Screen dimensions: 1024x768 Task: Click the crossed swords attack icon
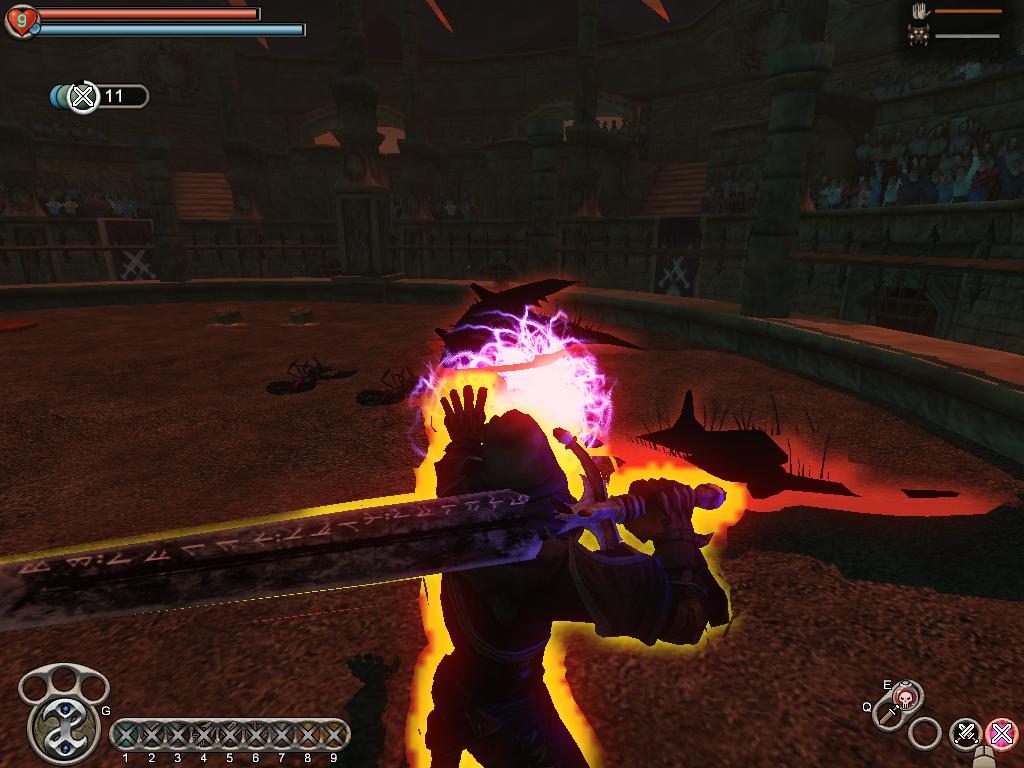pyautogui.click(x=965, y=733)
